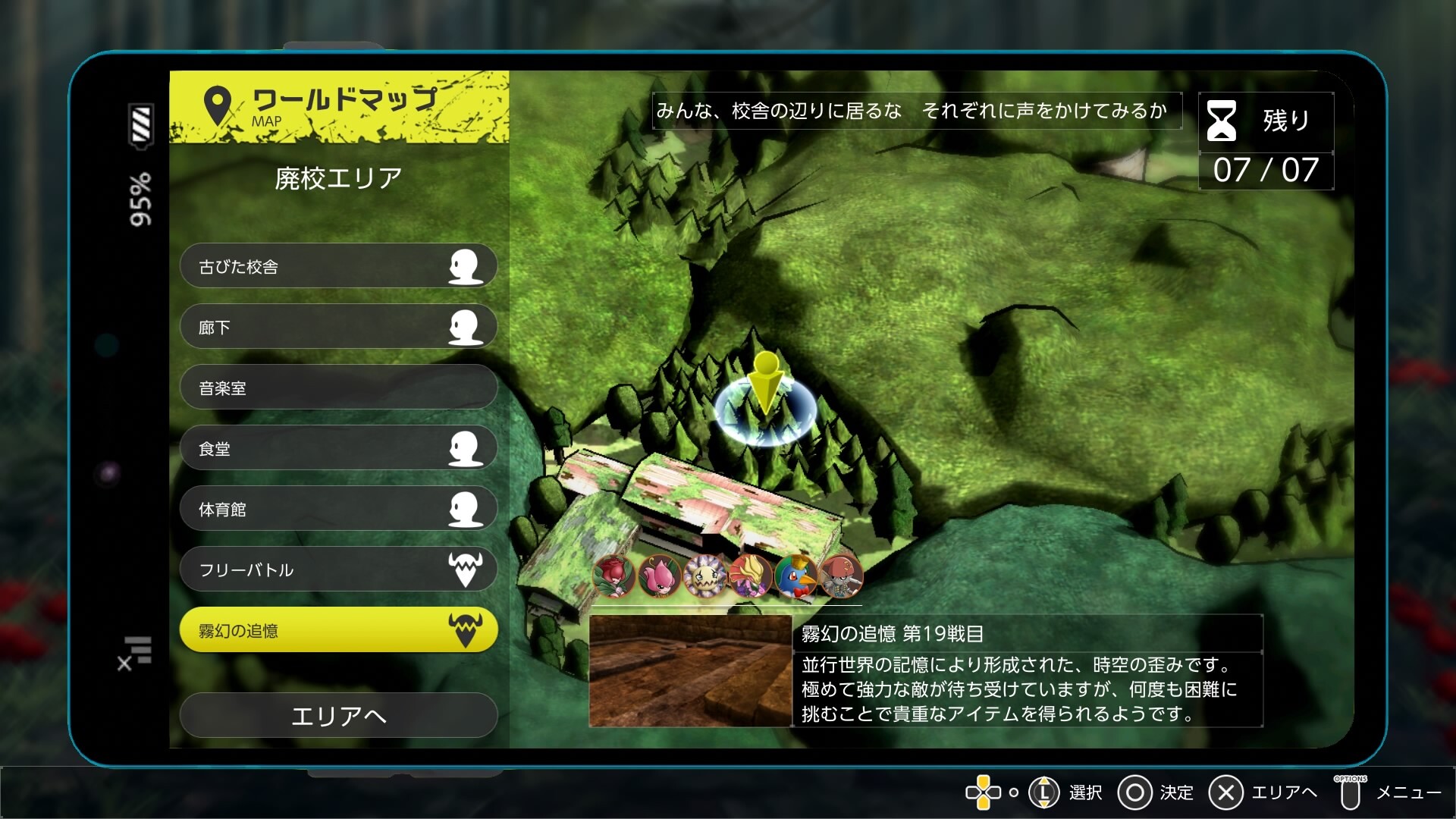Click the yellow location marker on the map

coord(766,383)
